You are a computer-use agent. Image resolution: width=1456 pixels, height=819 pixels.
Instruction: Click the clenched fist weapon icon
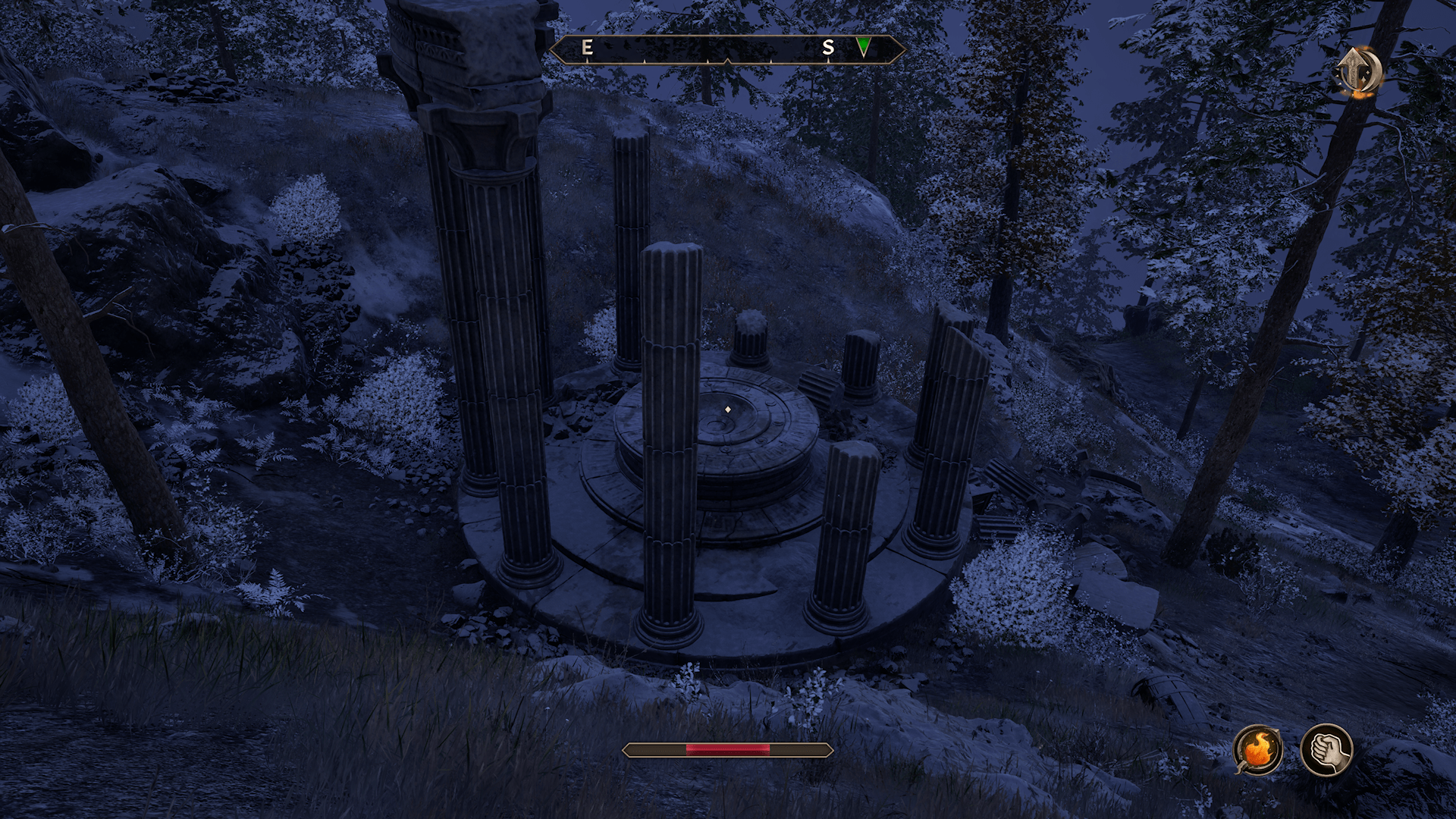click(x=1326, y=750)
